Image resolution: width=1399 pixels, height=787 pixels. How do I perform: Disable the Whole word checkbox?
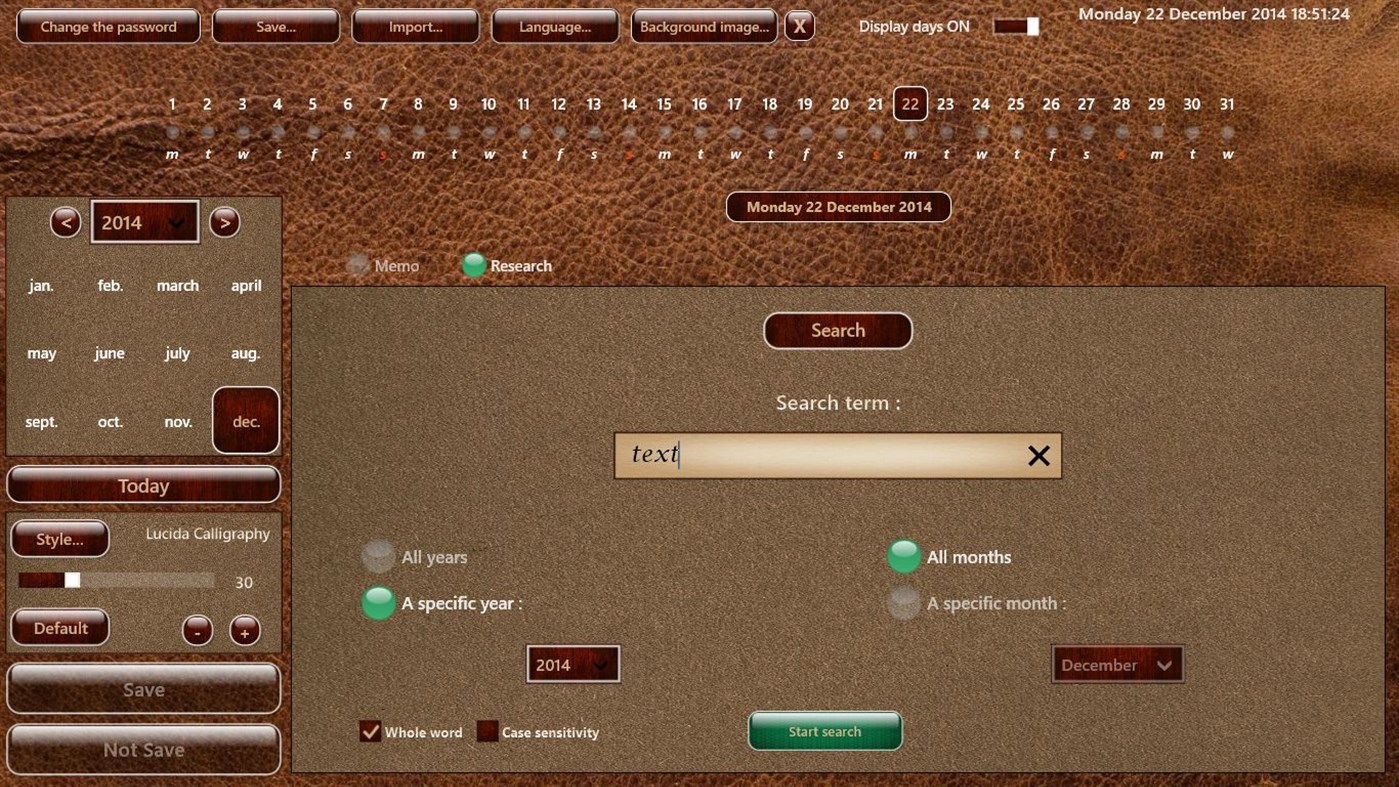tap(370, 731)
